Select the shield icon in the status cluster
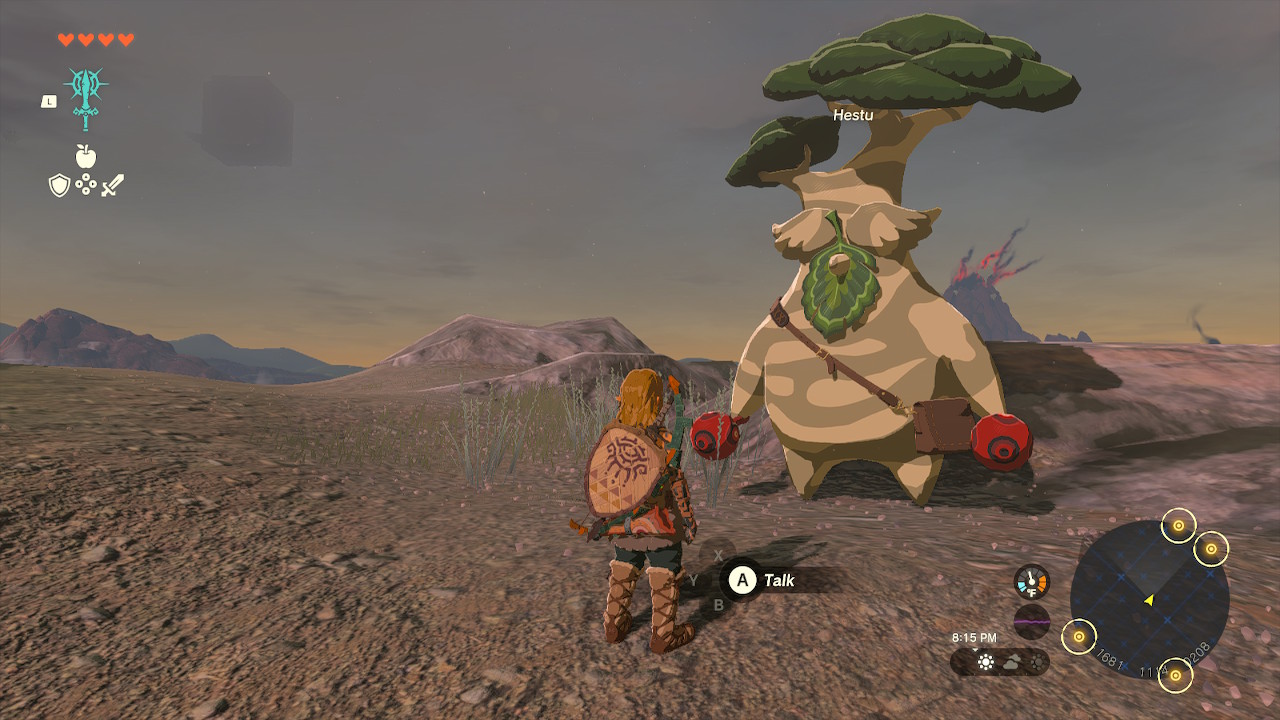The image size is (1280, 720). (61, 184)
